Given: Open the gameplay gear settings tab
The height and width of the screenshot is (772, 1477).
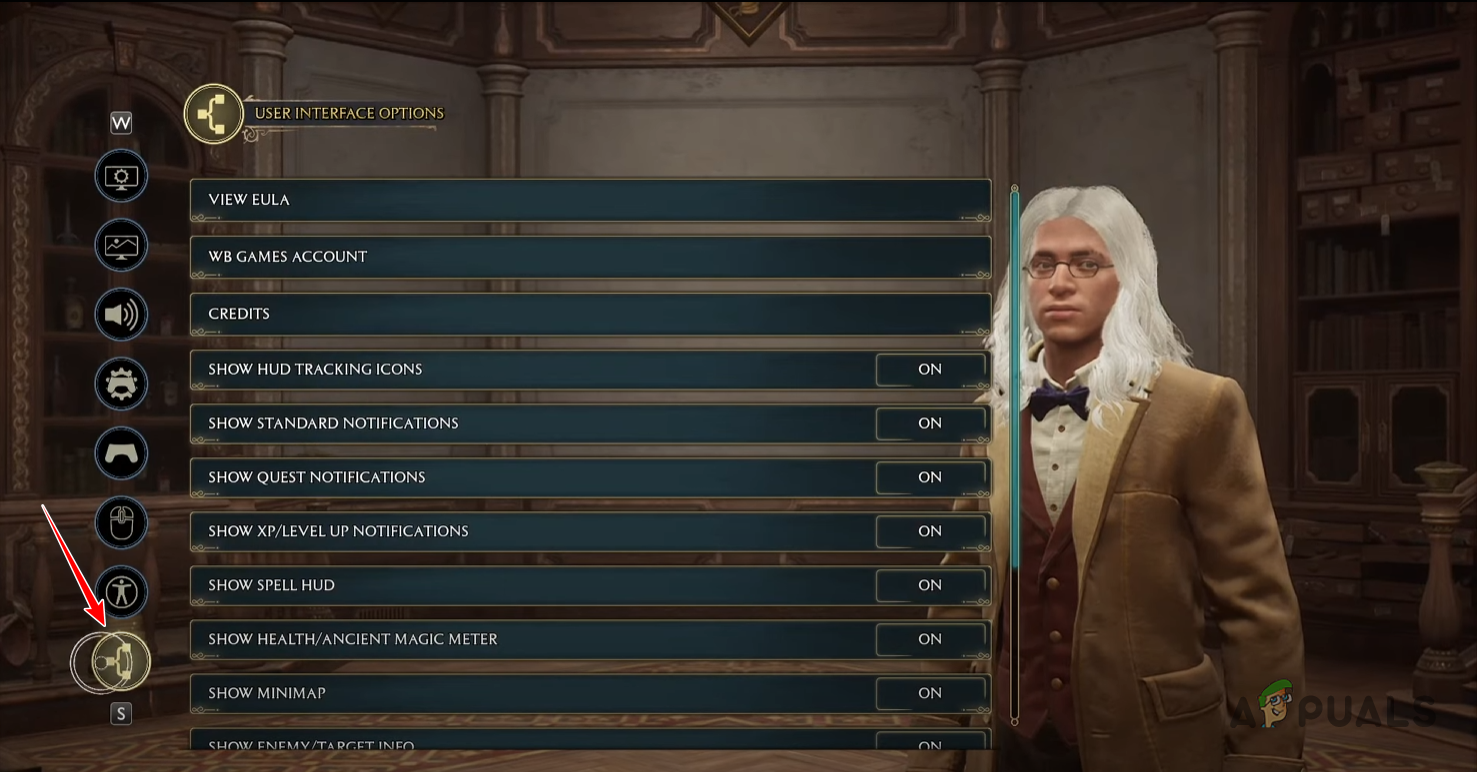Looking at the screenshot, I should [x=121, y=385].
